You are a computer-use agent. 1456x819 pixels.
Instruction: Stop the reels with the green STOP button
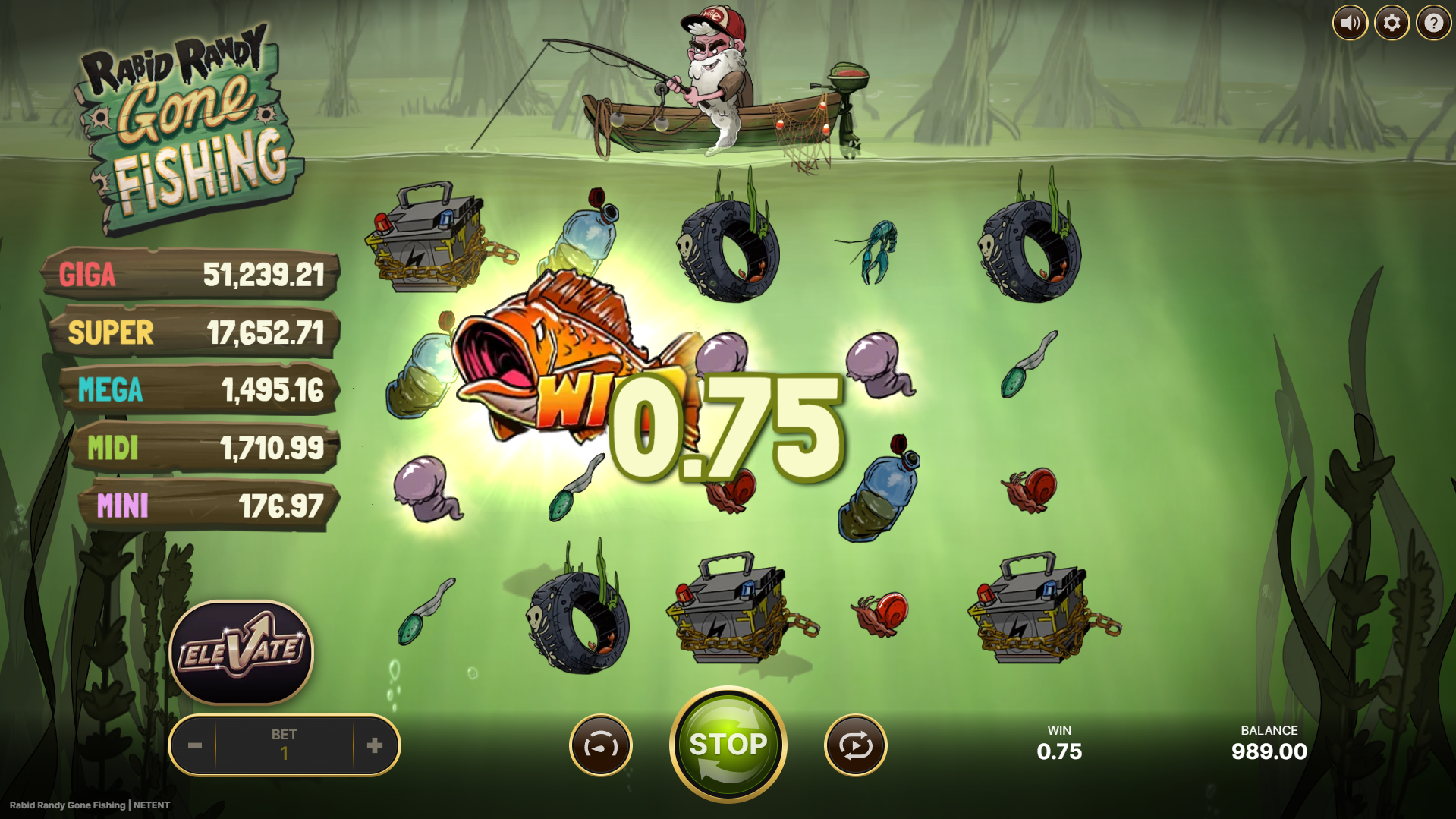(x=728, y=745)
